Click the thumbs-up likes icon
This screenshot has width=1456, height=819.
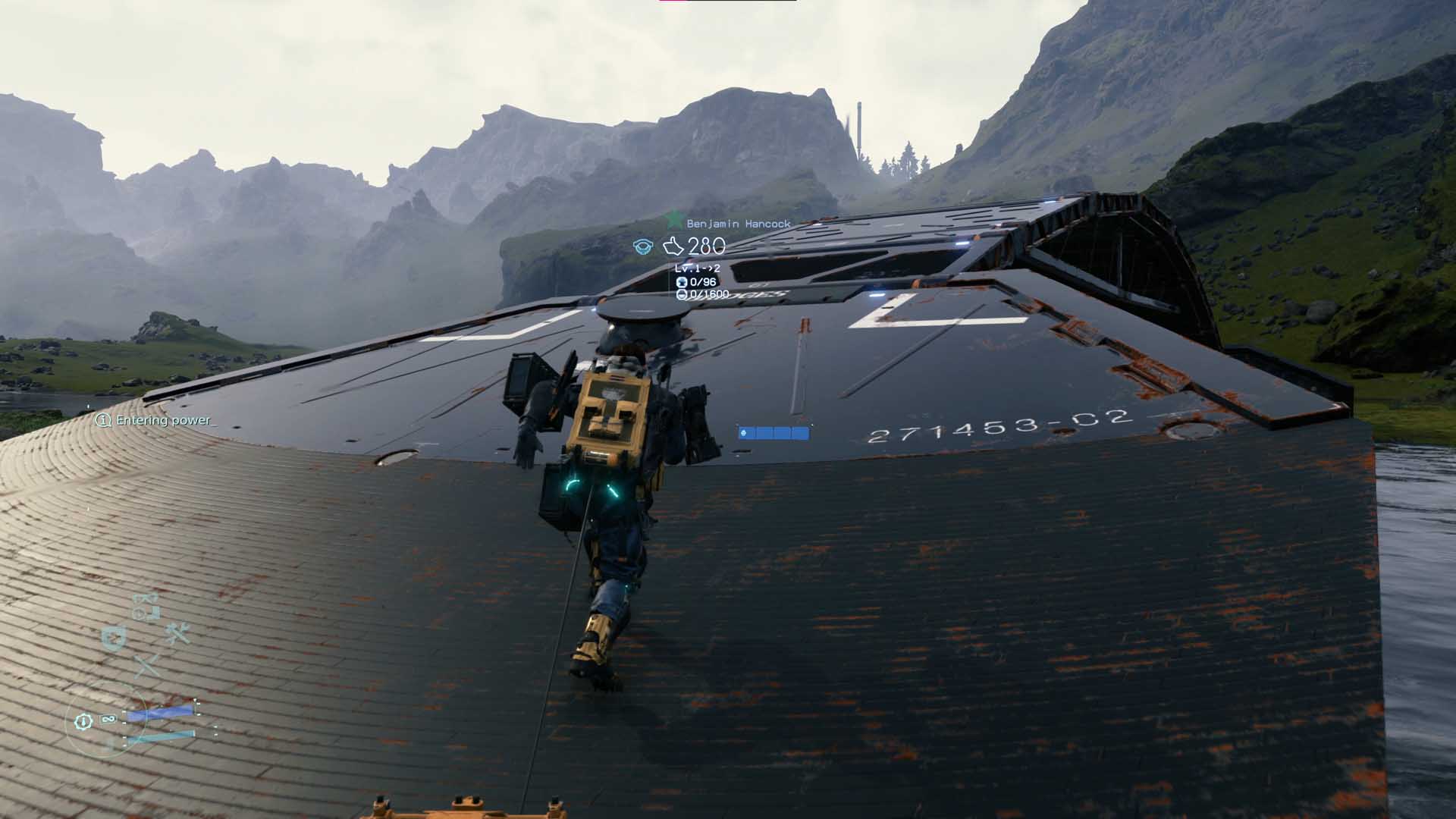click(x=673, y=246)
